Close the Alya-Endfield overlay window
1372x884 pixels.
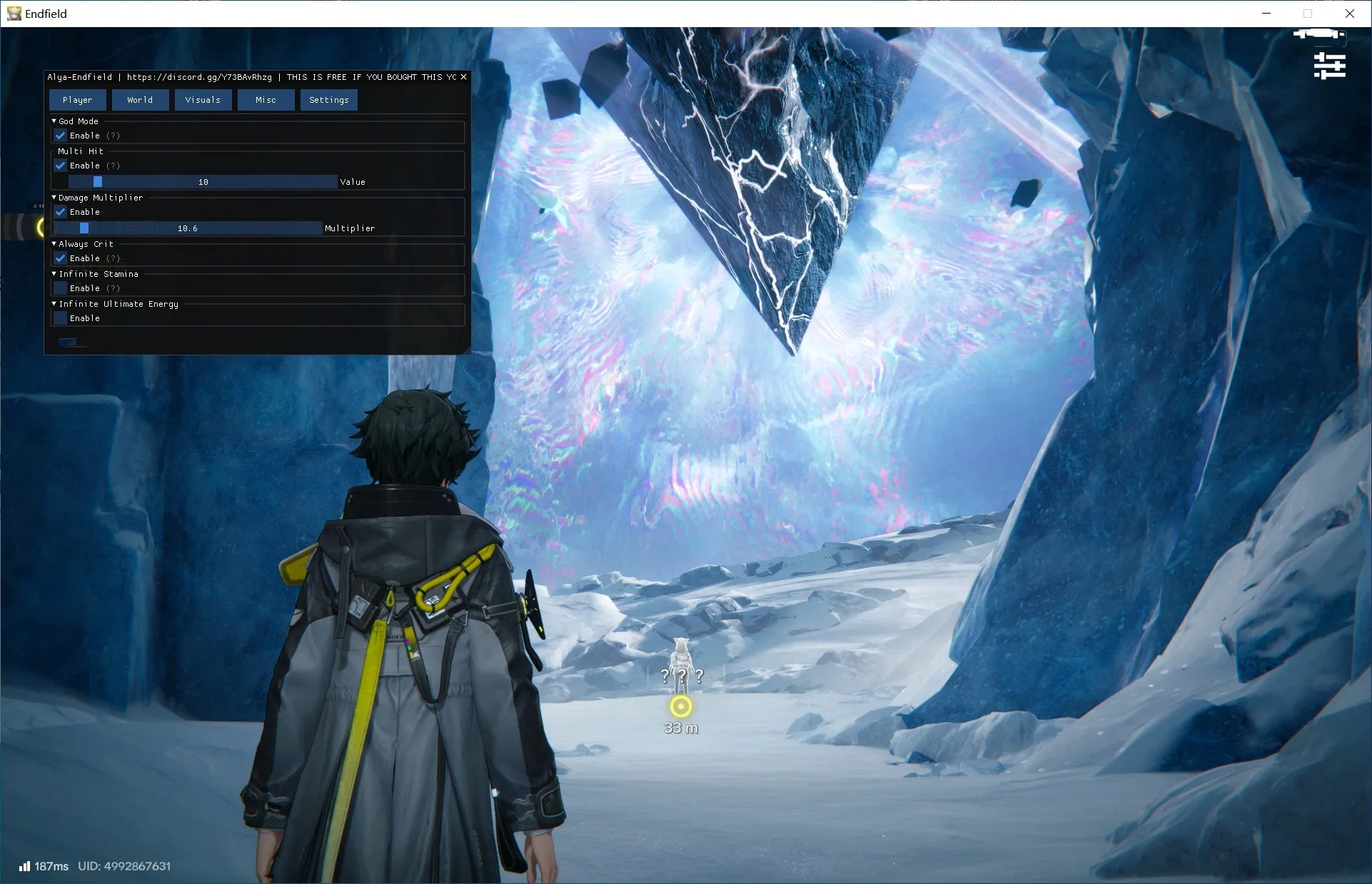pos(463,77)
